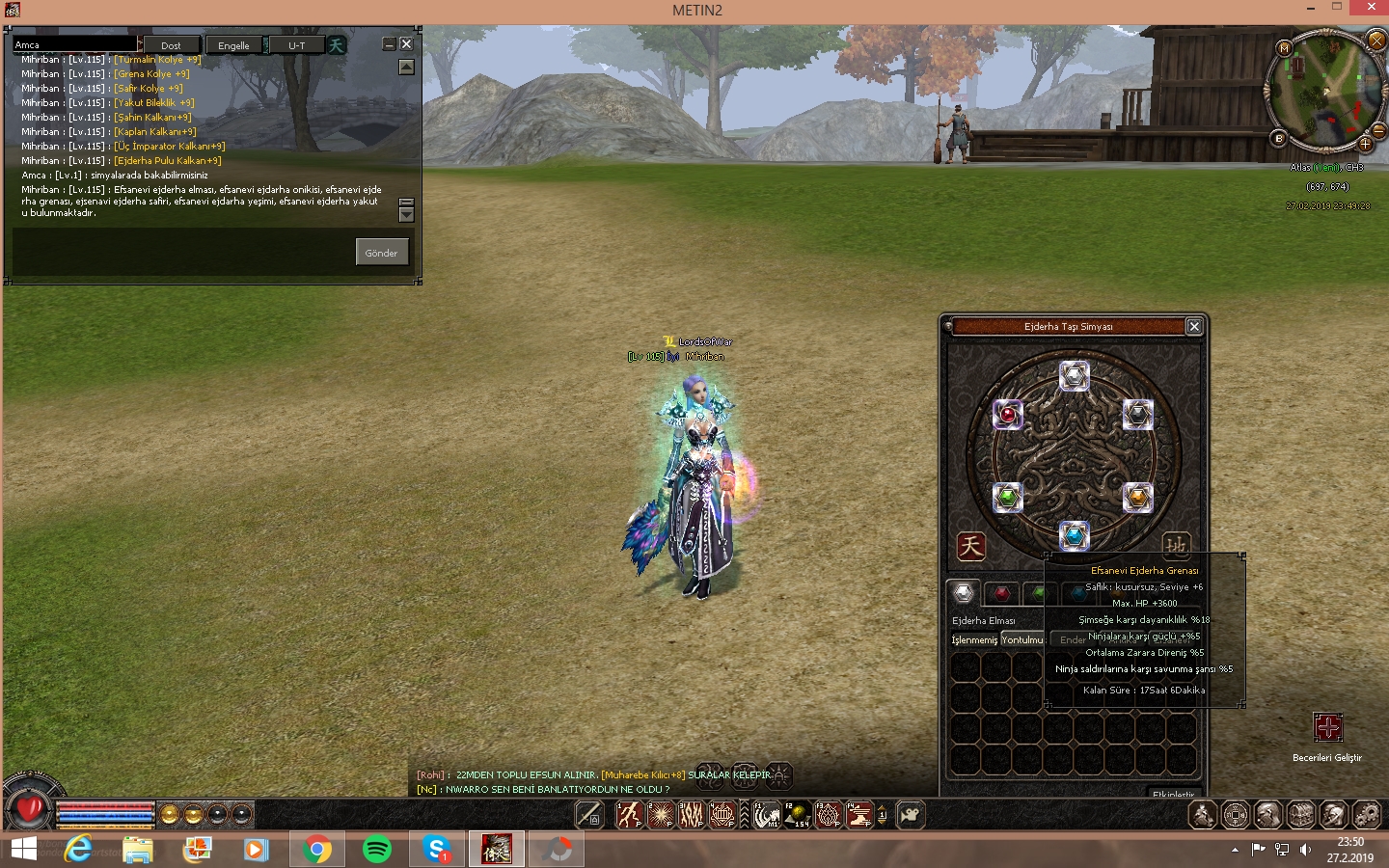
Task: Choose the İşlenmemiş grade filter
Action: [x=974, y=640]
